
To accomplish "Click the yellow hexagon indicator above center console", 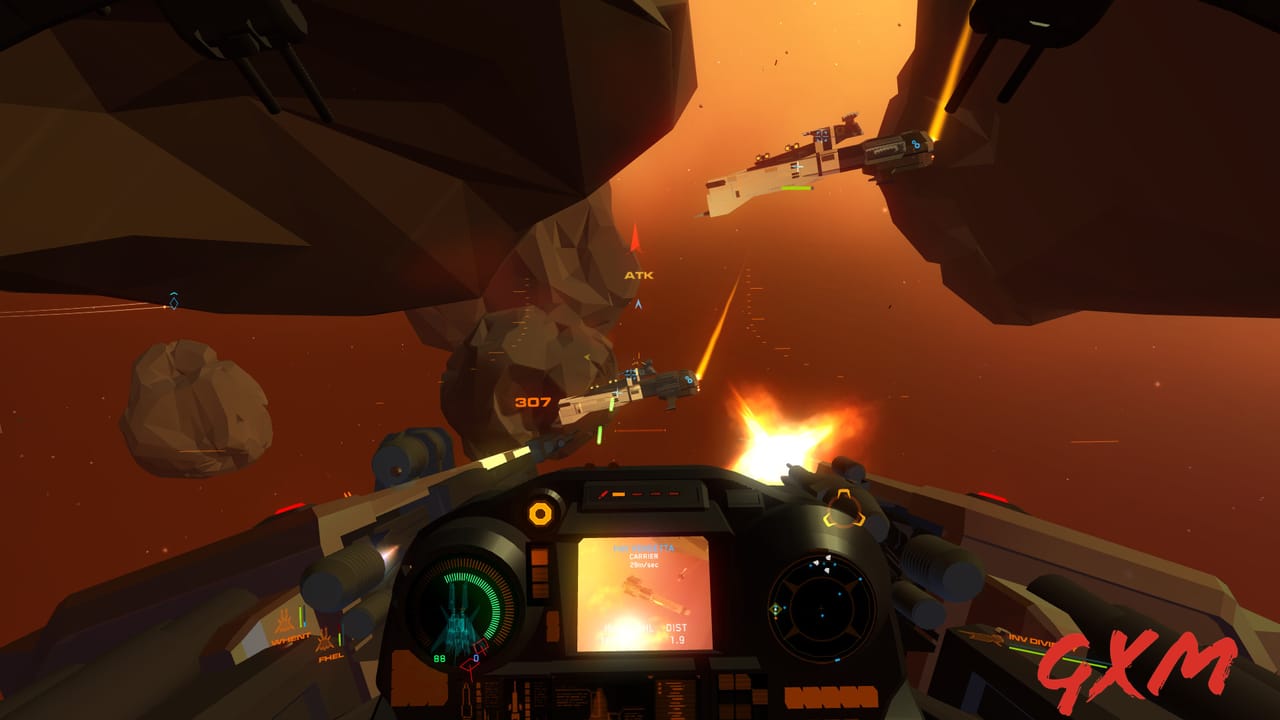I will (x=538, y=512).
